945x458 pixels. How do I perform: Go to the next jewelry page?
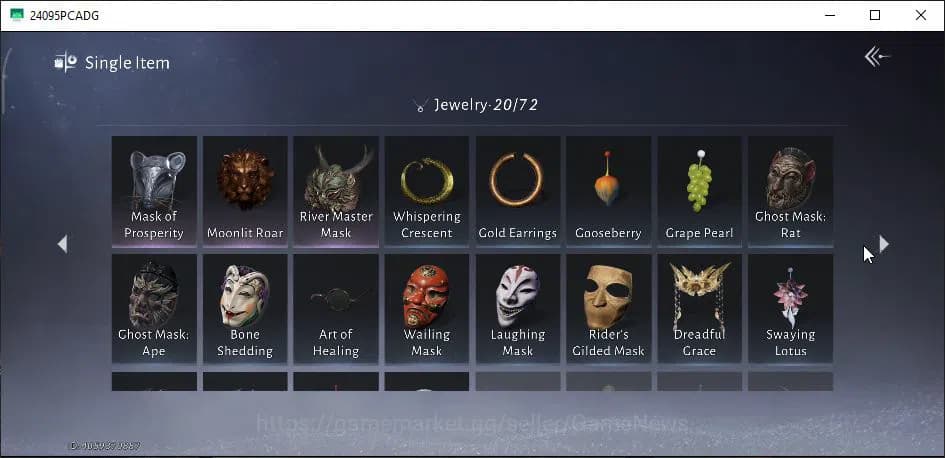(x=883, y=244)
